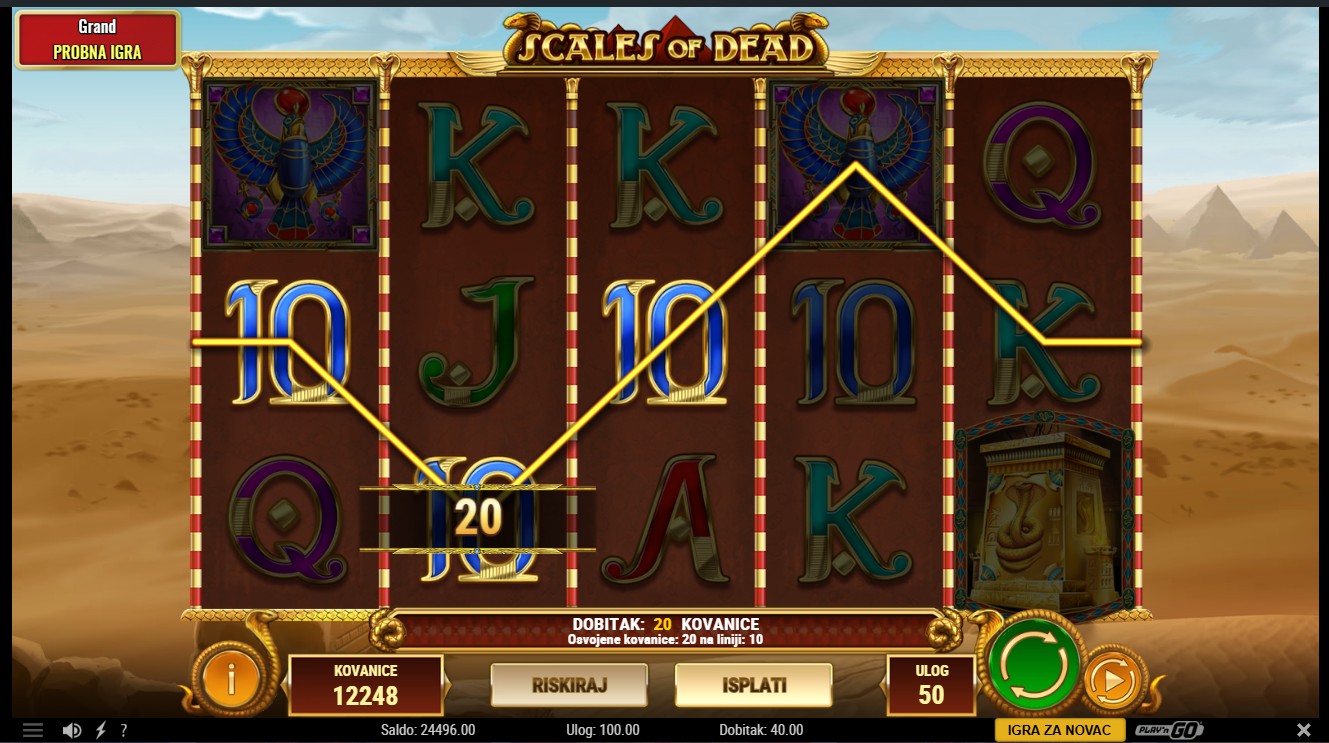Switch to real money with IGRA ZA NOVAC
1329x743 pixels.
pos(1059,730)
